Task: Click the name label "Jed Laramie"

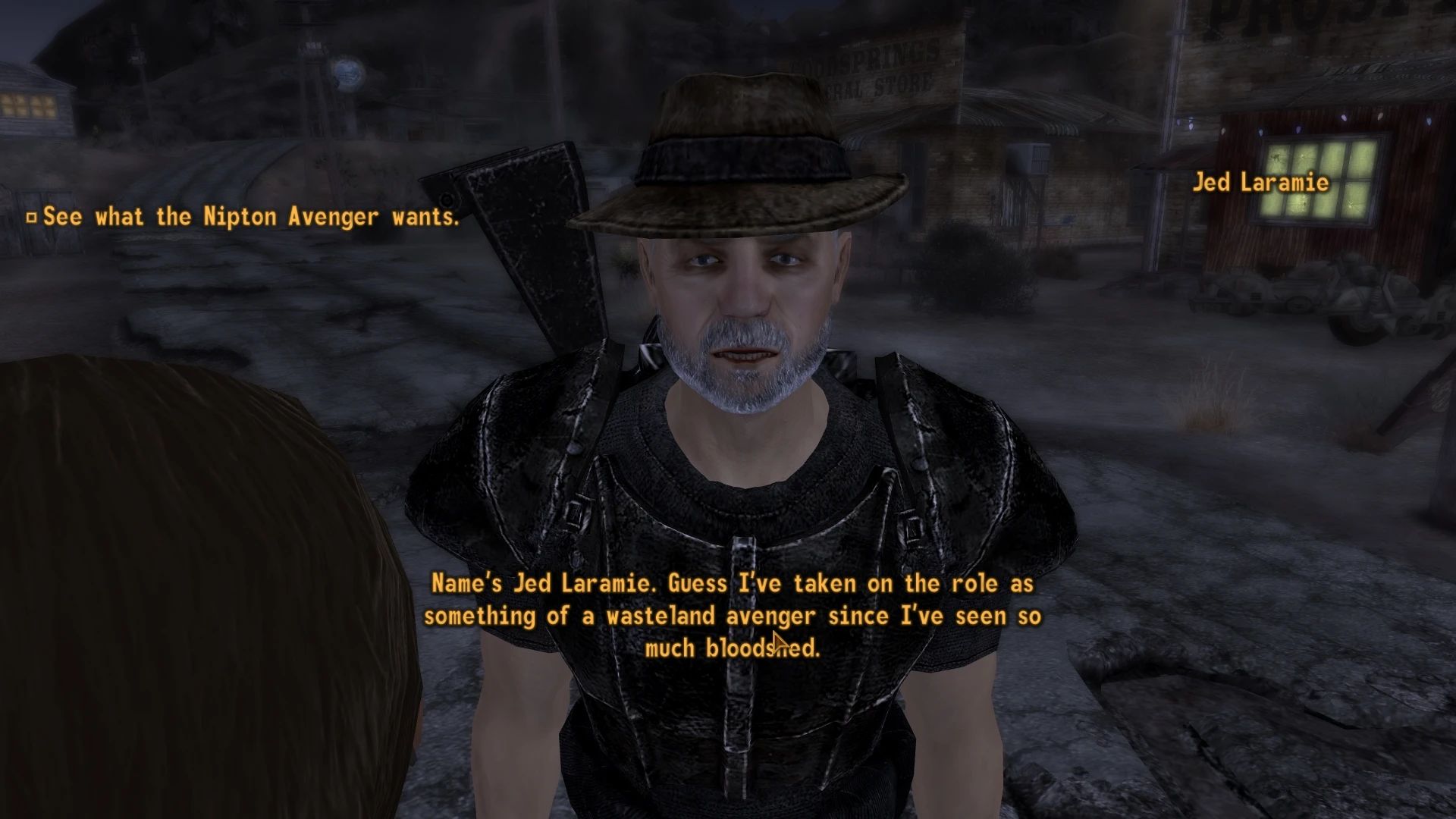Action: point(1260,182)
